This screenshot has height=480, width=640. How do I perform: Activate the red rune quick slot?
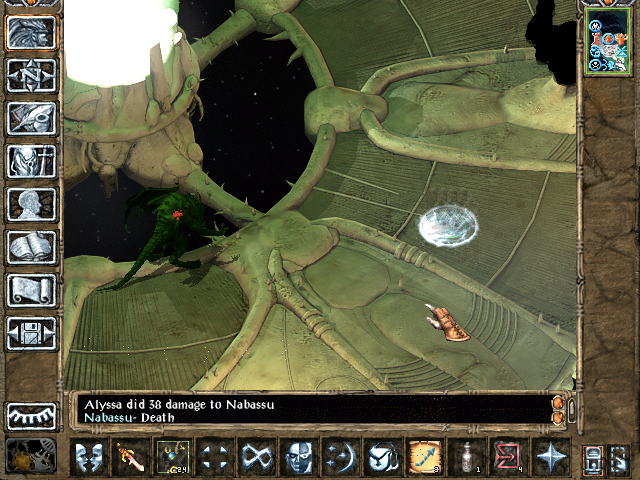[x=508, y=458]
